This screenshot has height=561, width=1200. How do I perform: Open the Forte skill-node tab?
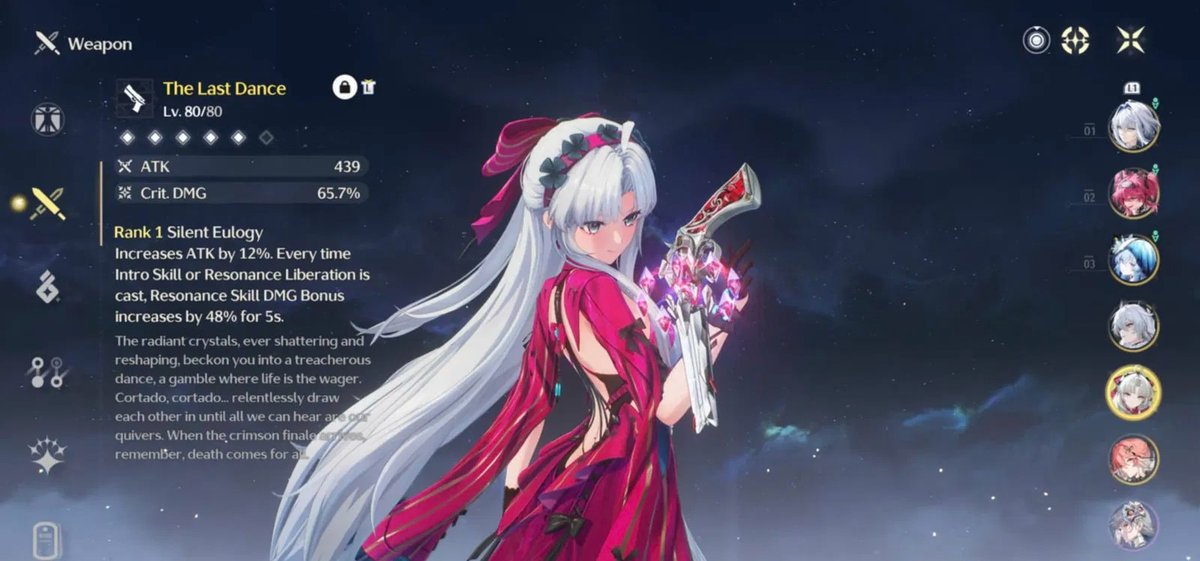click(47, 372)
